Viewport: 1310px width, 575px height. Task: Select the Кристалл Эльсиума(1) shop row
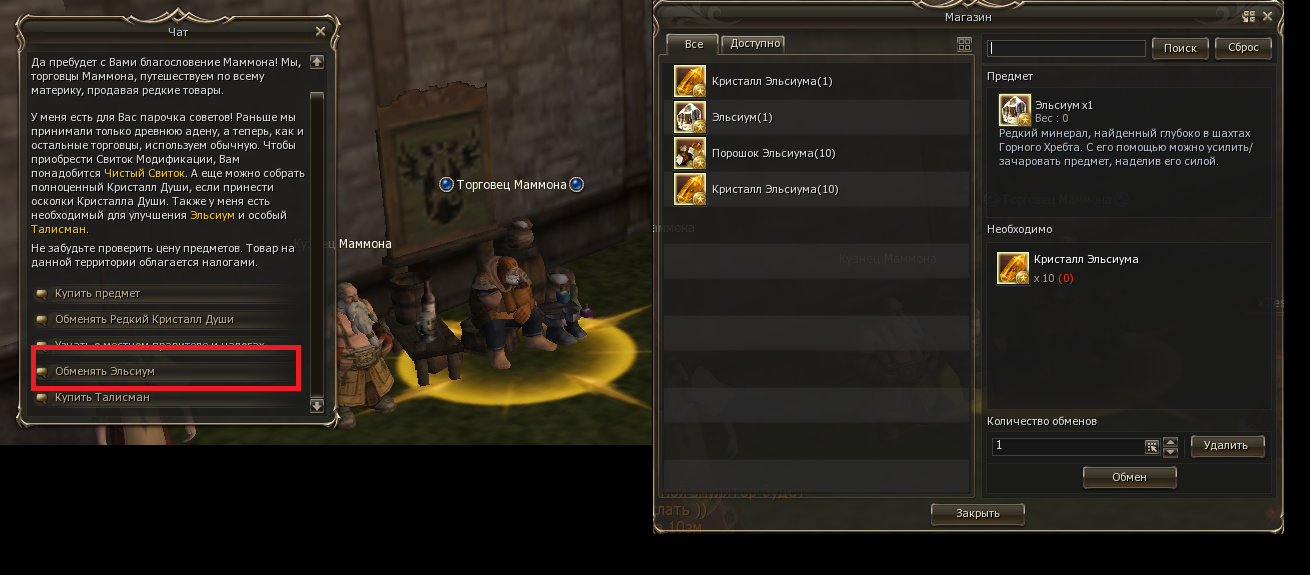[x=771, y=81]
